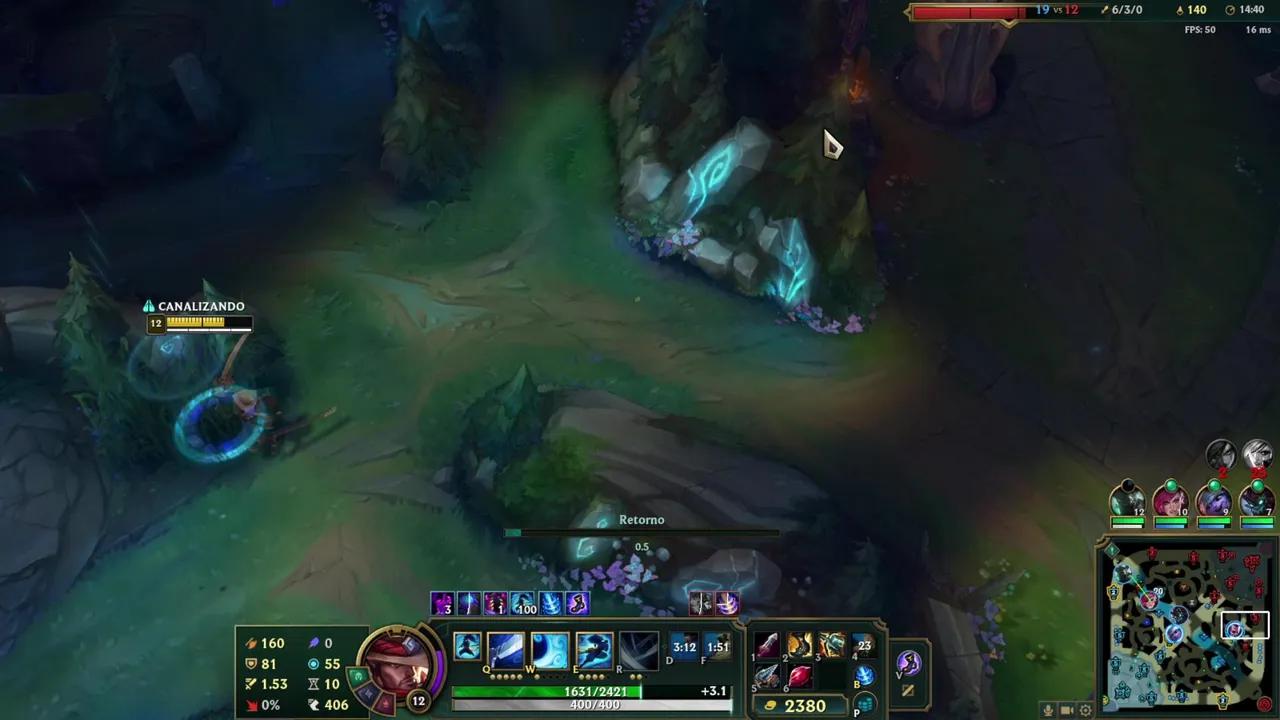Collapse the score banner with its left chevron
1280x720 pixels.
(x=908, y=11)
